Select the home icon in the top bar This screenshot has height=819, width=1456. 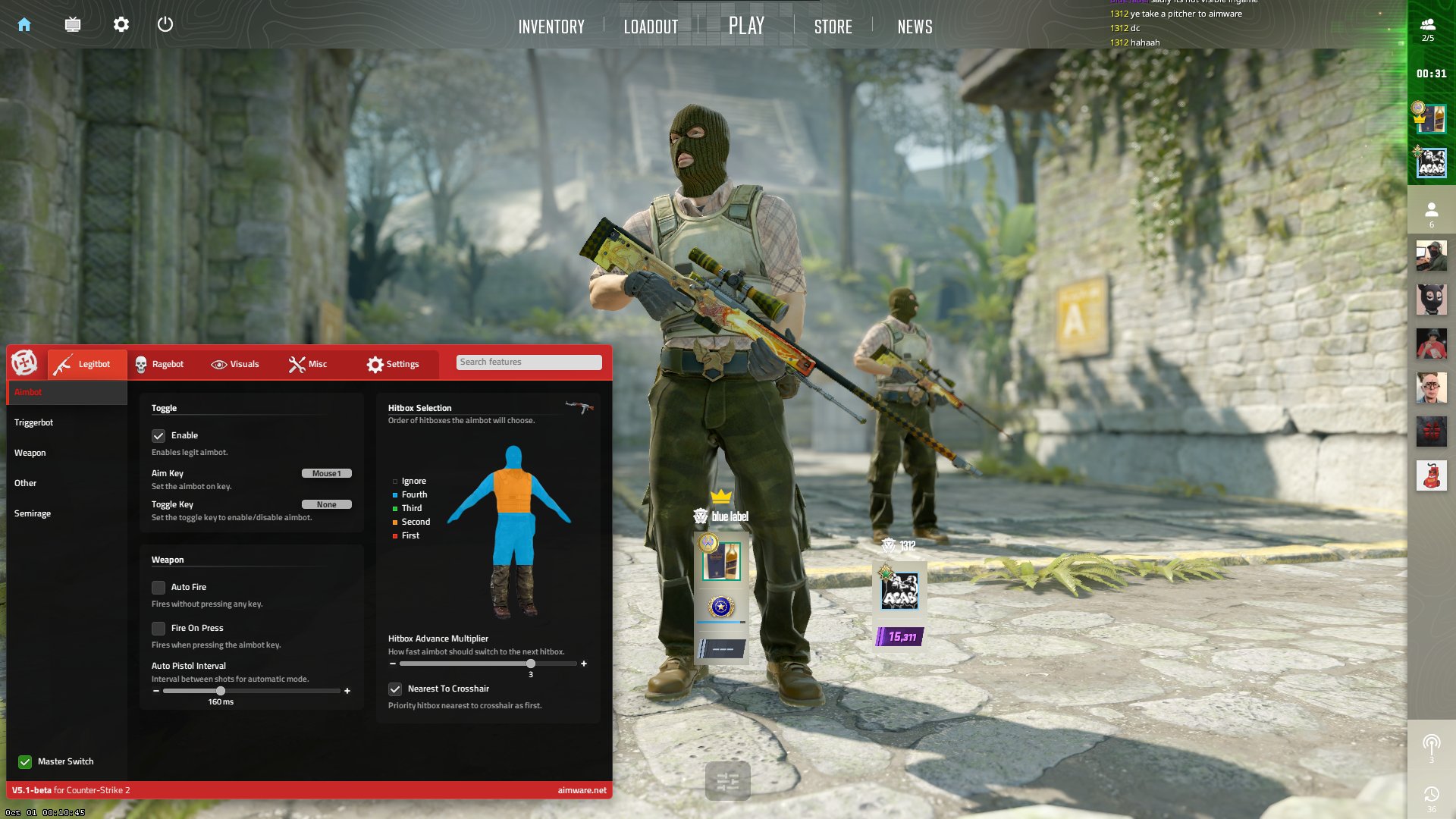25,24
